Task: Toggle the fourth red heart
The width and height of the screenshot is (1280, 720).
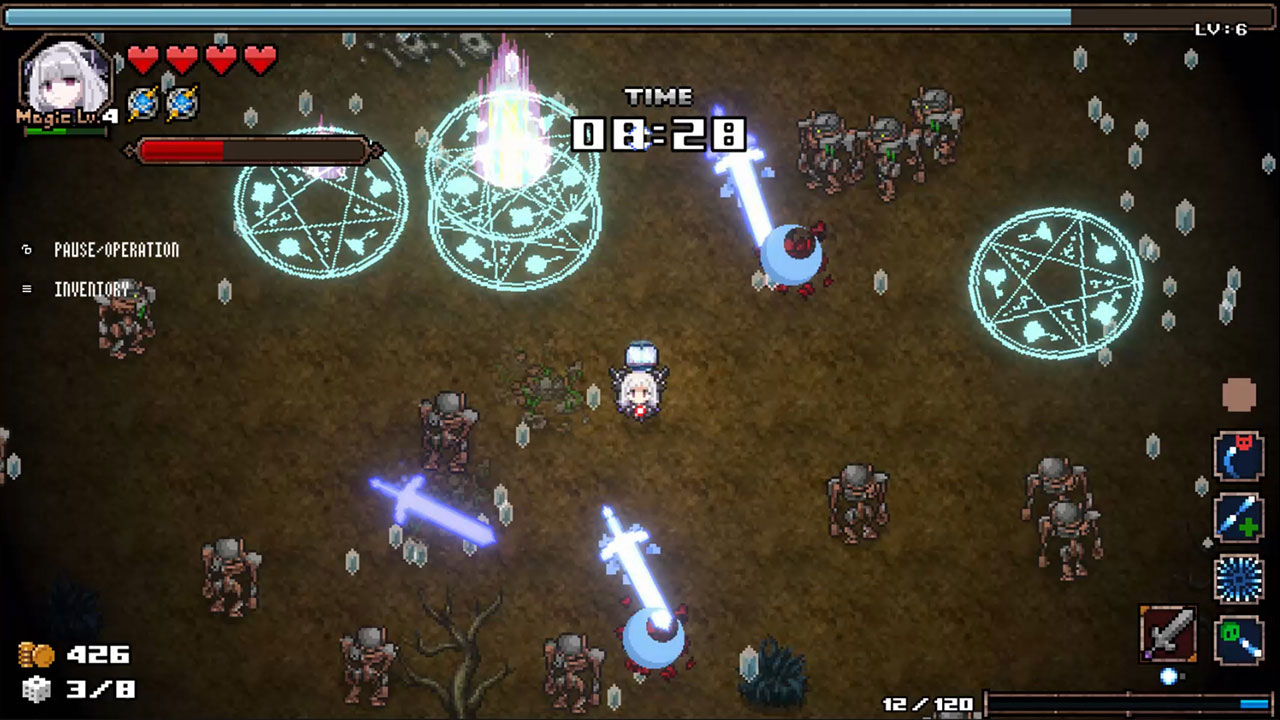Action: click(260, 58)
